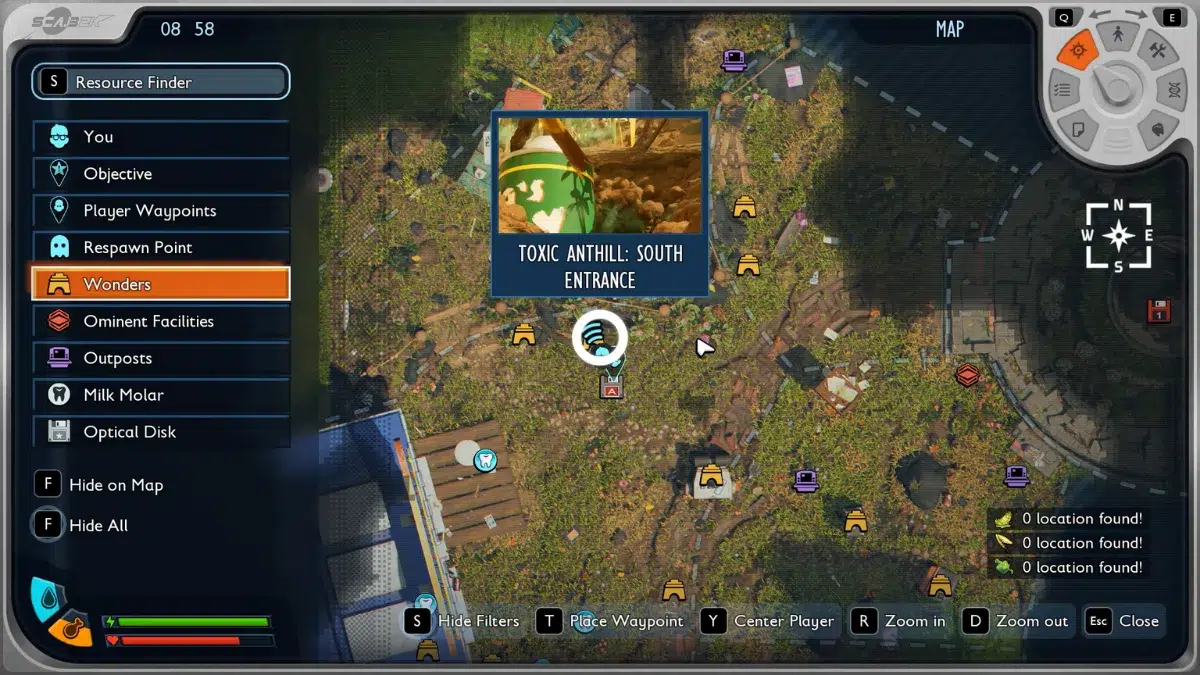Choose the Player Waypoints filter
1200x675 pixels.
[160, 211]
